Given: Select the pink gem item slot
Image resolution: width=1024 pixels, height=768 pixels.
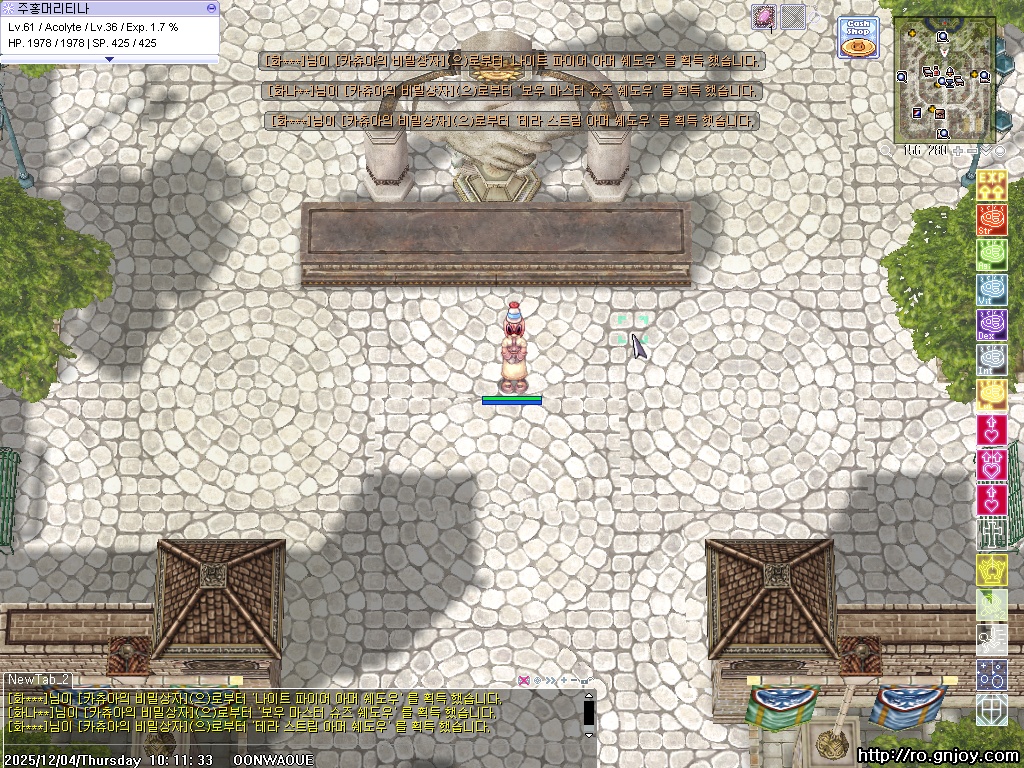Looking at the screenshot, I should click(x=764, y=17).
